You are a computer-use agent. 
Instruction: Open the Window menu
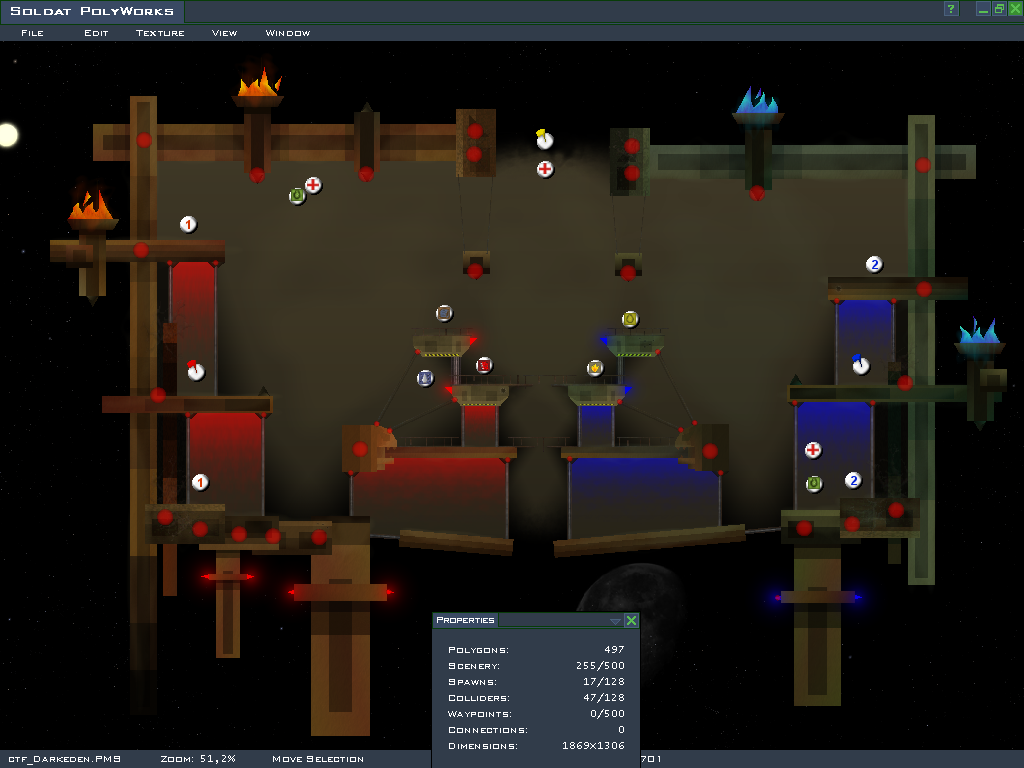pyautogui.click(x=287, y=33)
